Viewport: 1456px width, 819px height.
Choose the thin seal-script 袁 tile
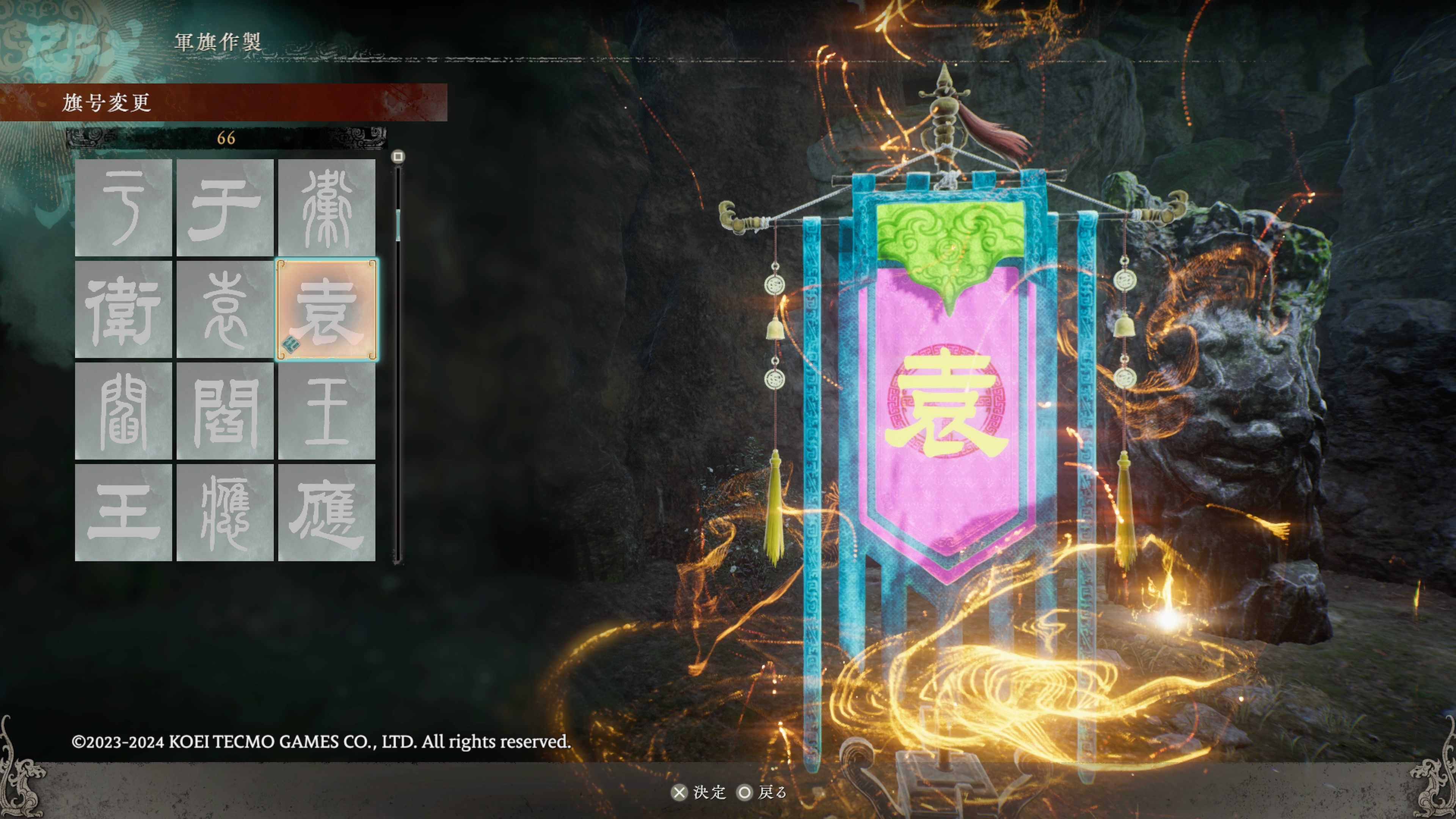[x=225, y=309]
